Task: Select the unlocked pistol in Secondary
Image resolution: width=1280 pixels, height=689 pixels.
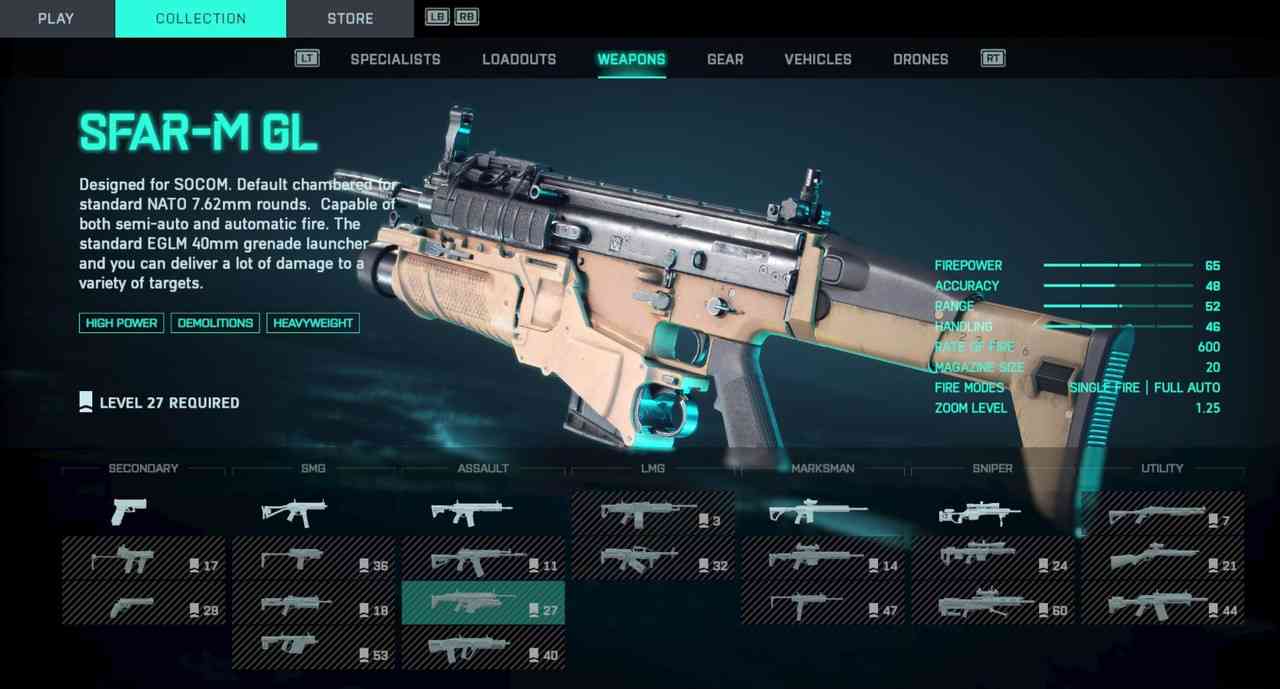Action: coord(130,512)
